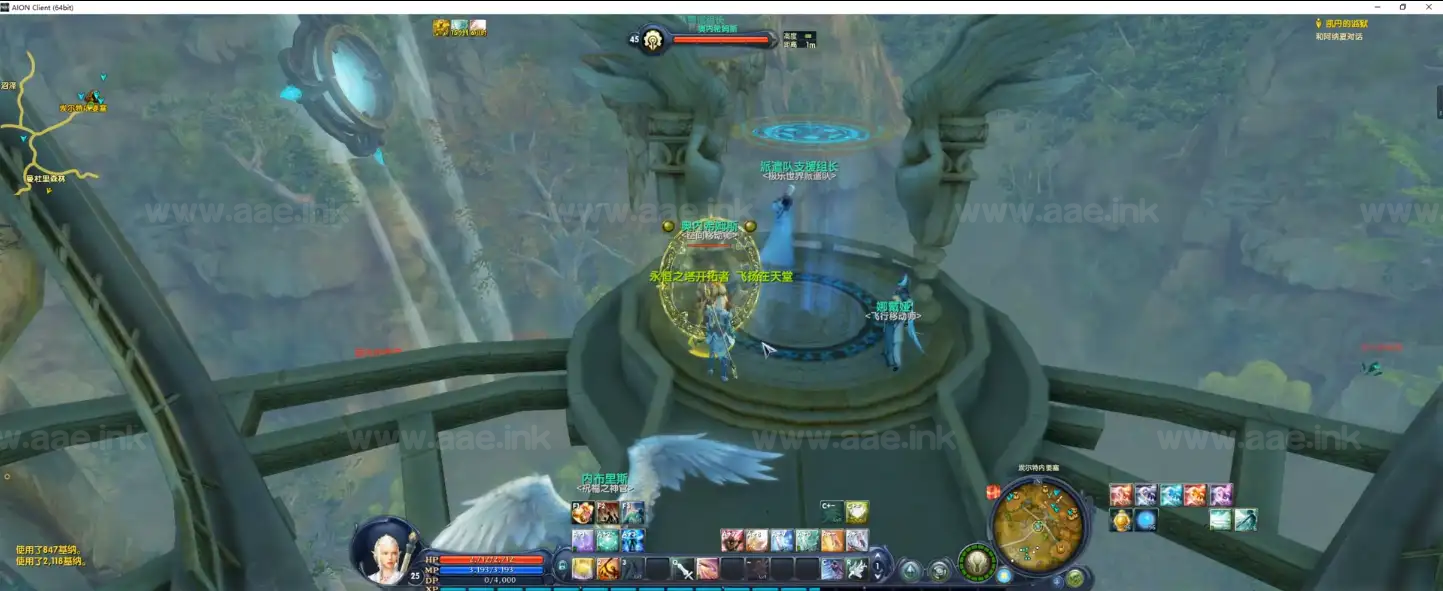1443x591 pixels.
Task: Open the quest tracker entry at top right
Action: [x=1346, y=24]
